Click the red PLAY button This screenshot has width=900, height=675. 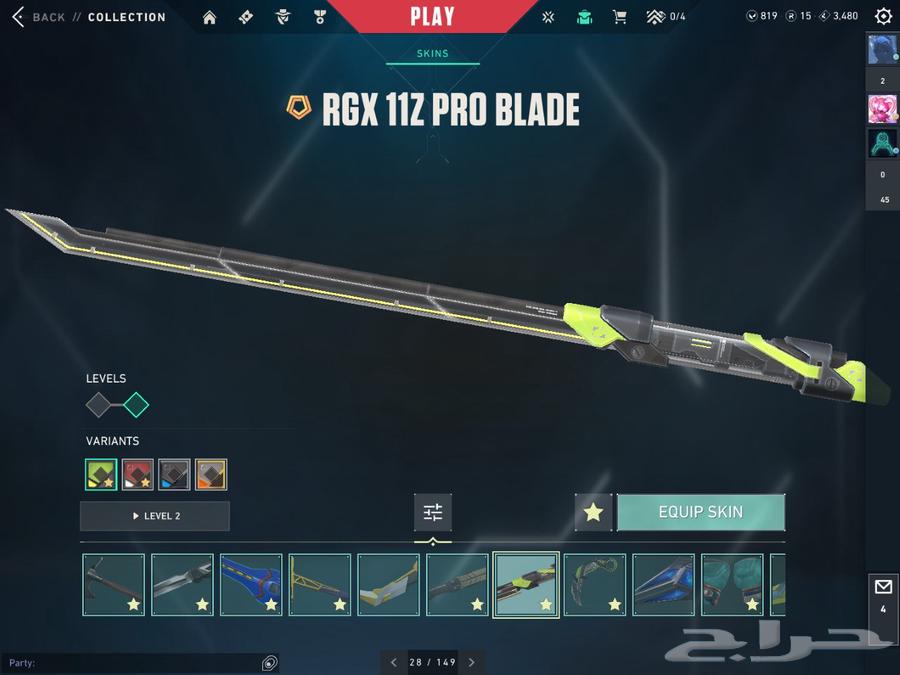(432, 16)
